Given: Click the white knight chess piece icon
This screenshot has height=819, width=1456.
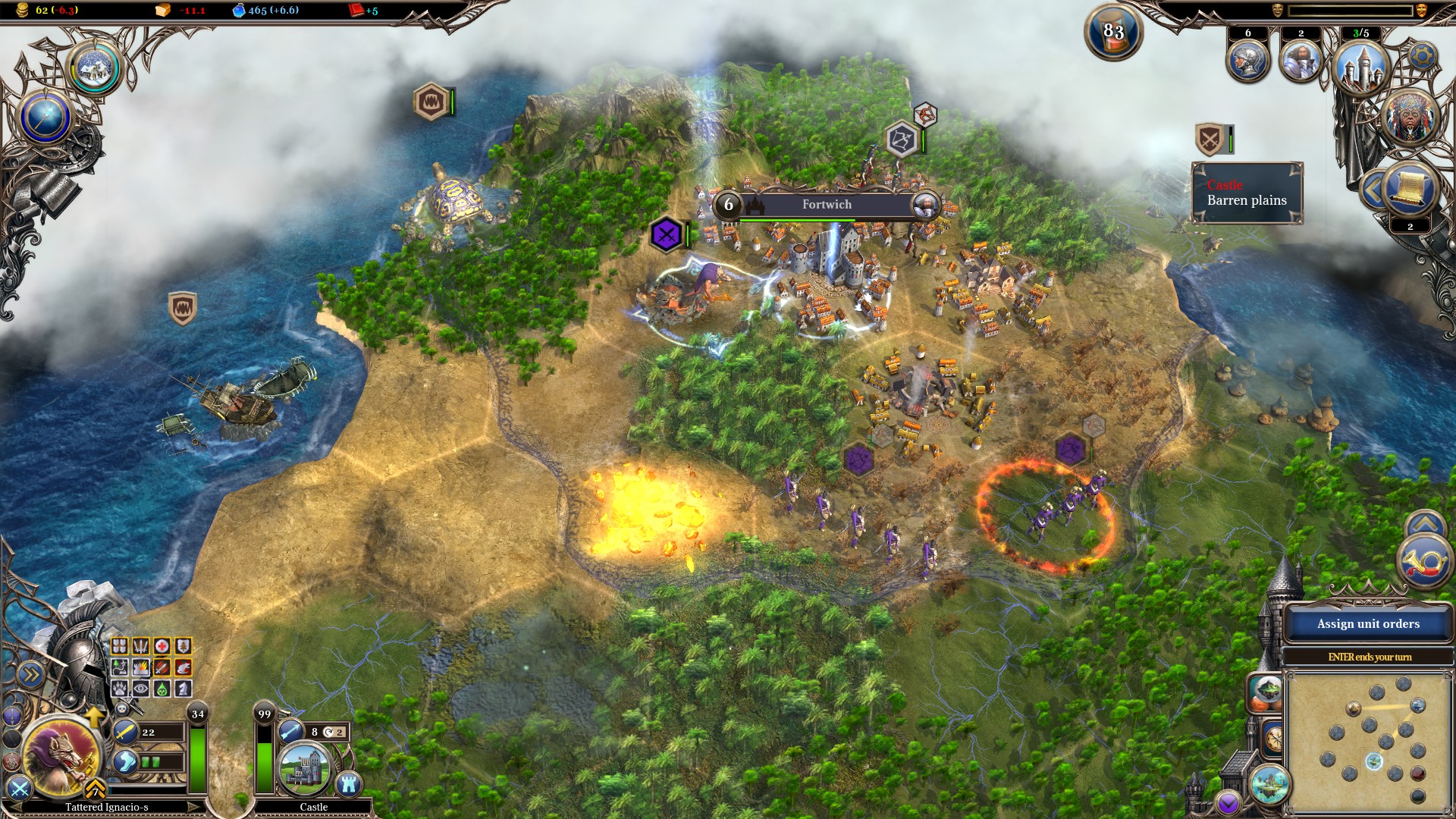Looking at the screenshot, I should coord(183,689).
